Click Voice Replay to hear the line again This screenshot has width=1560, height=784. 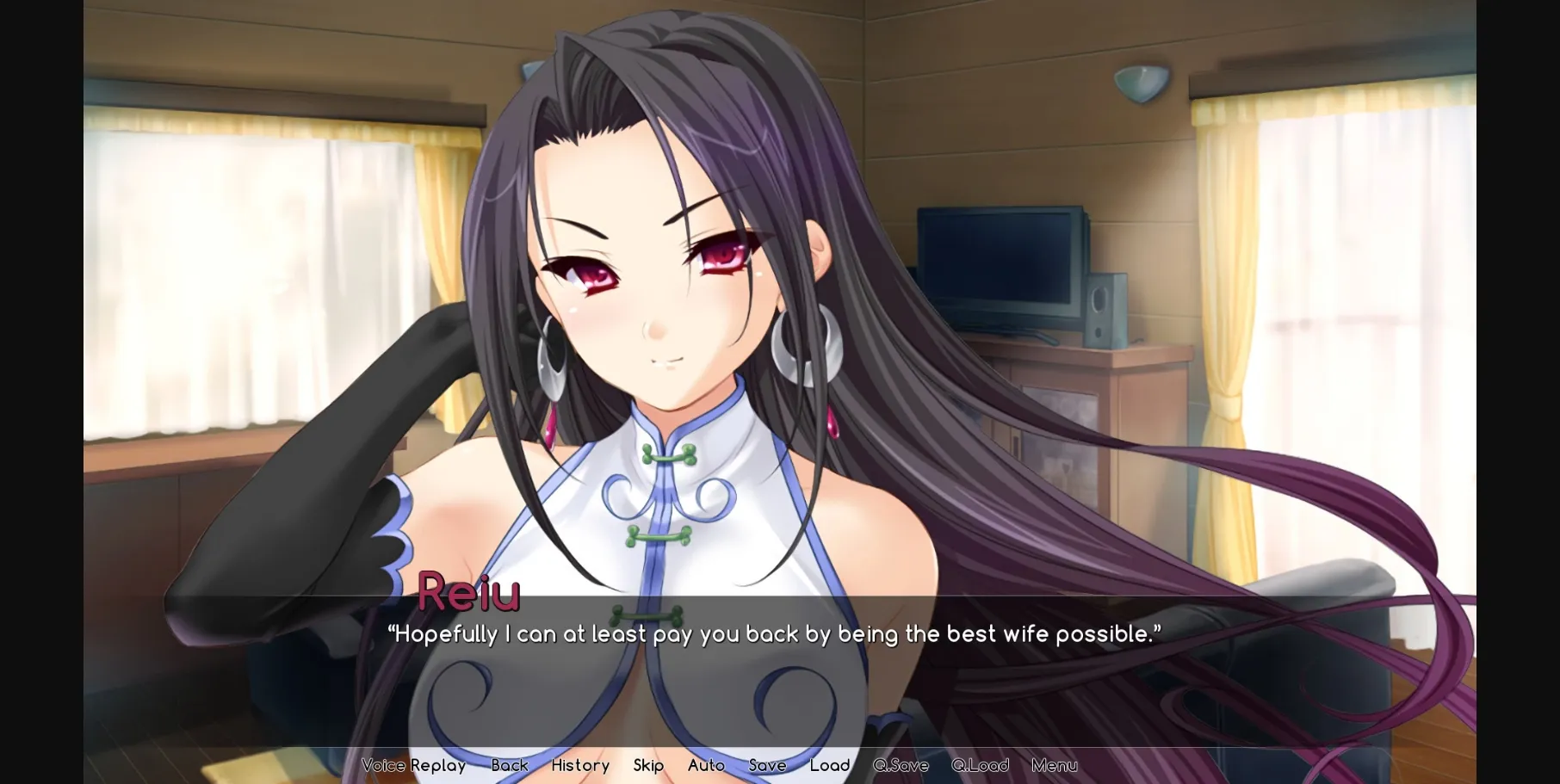[x=413, y=765]
